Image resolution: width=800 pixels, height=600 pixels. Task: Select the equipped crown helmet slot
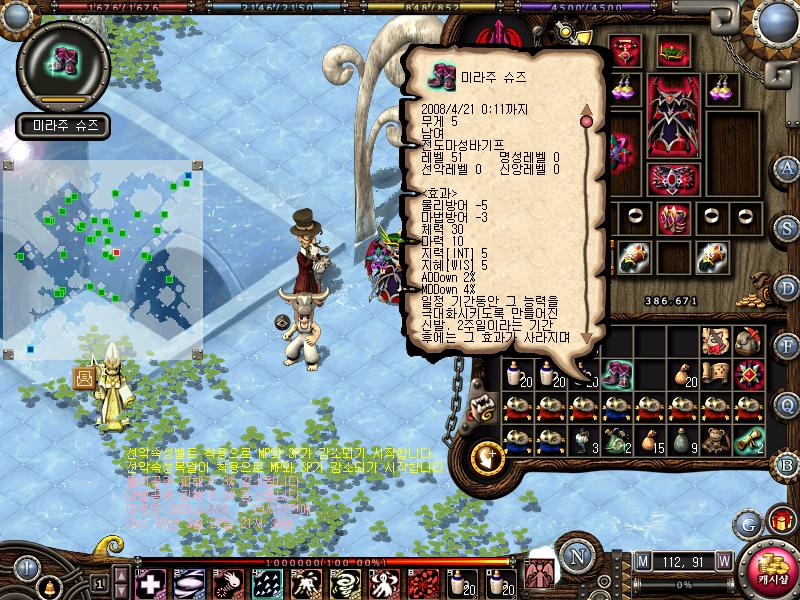pos(673,48)
